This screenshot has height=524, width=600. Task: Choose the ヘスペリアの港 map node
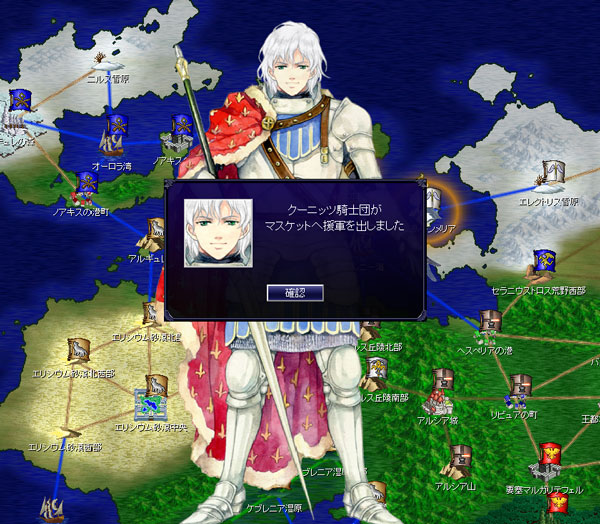click(x=490, y=323)
